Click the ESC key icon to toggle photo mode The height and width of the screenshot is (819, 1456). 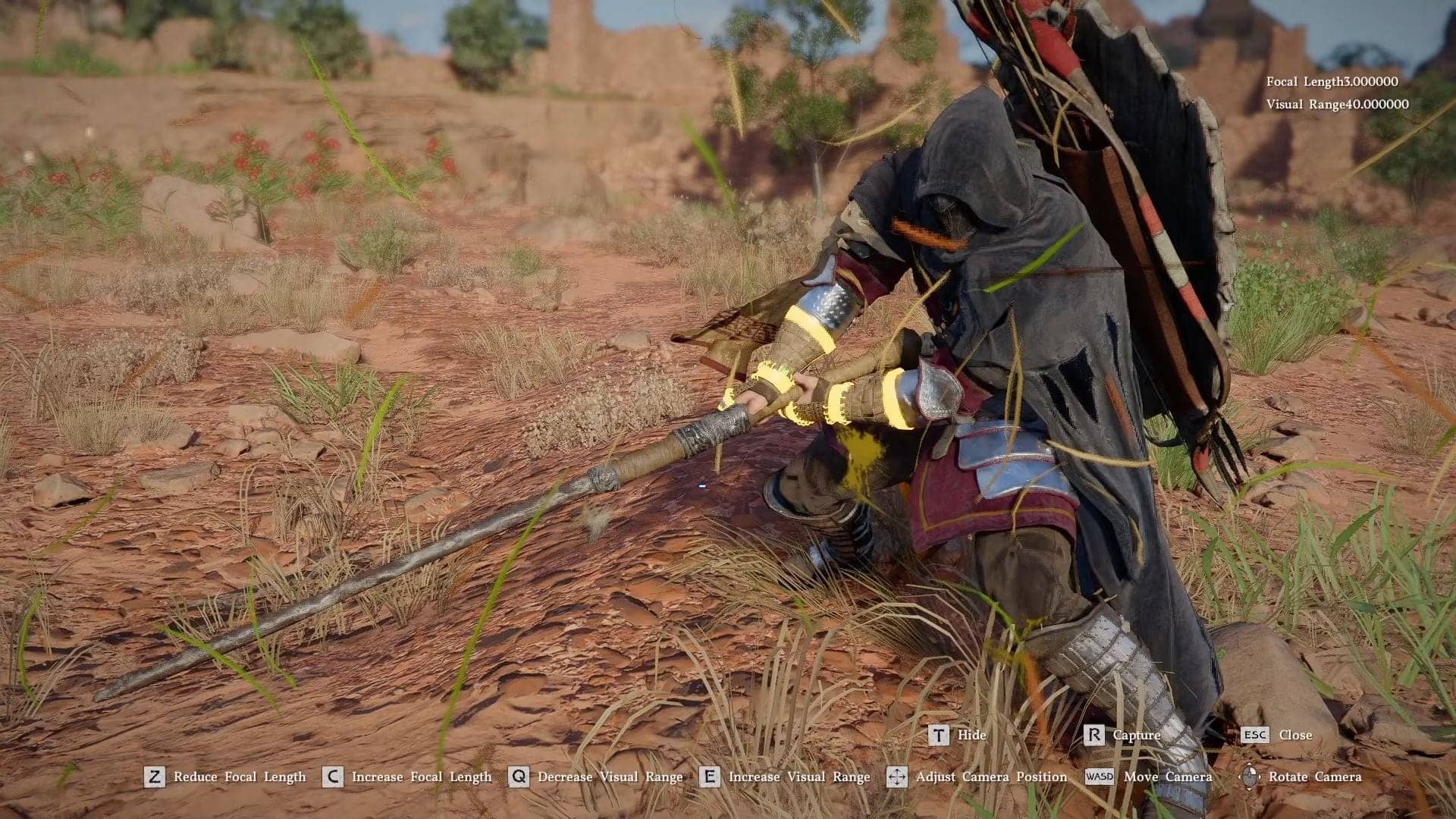(x=1254, y=735)
